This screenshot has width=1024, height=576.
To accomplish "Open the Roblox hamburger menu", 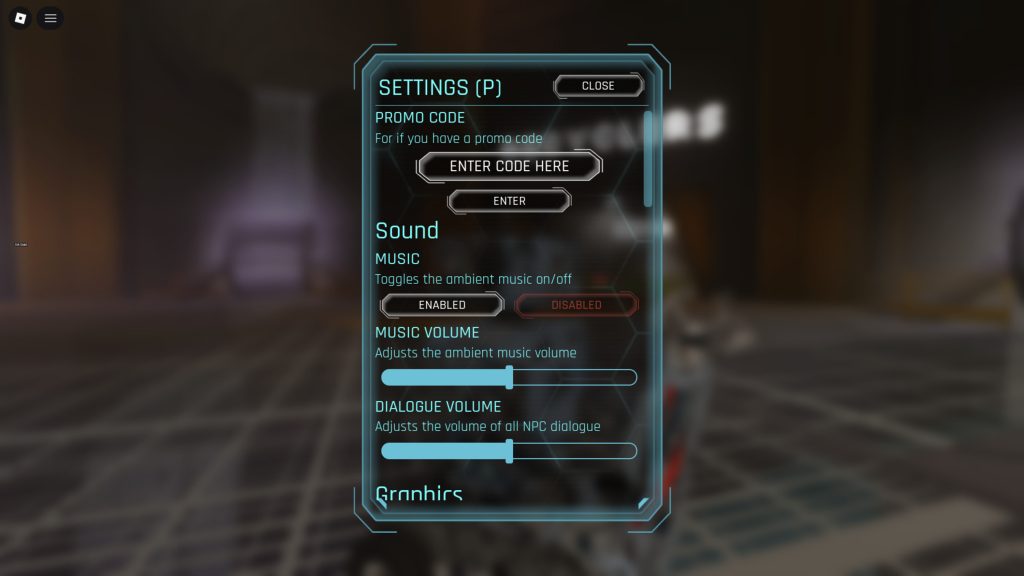I will [50, 18].
